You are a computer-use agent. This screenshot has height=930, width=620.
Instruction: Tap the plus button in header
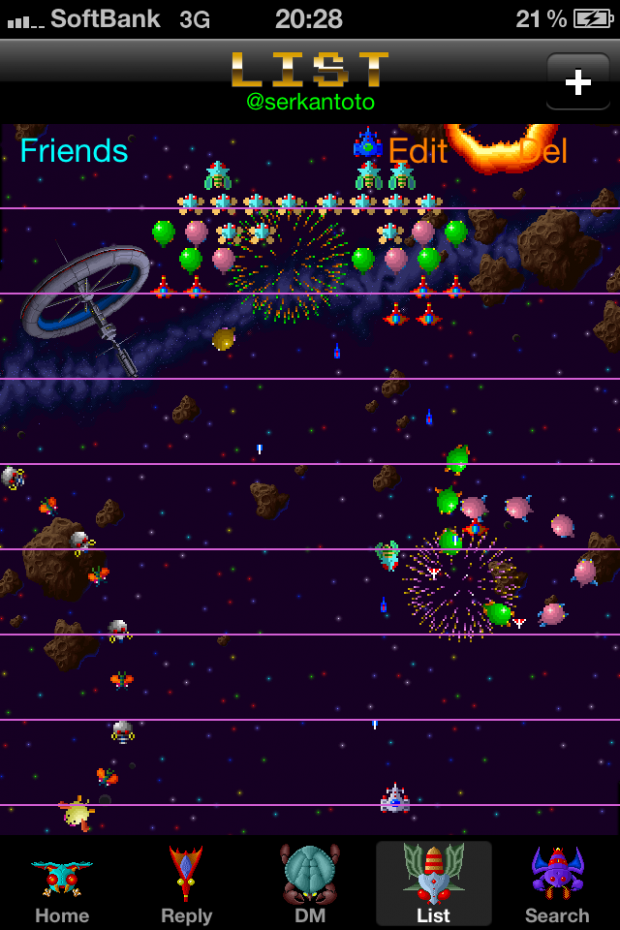click(x=578, y=82)
